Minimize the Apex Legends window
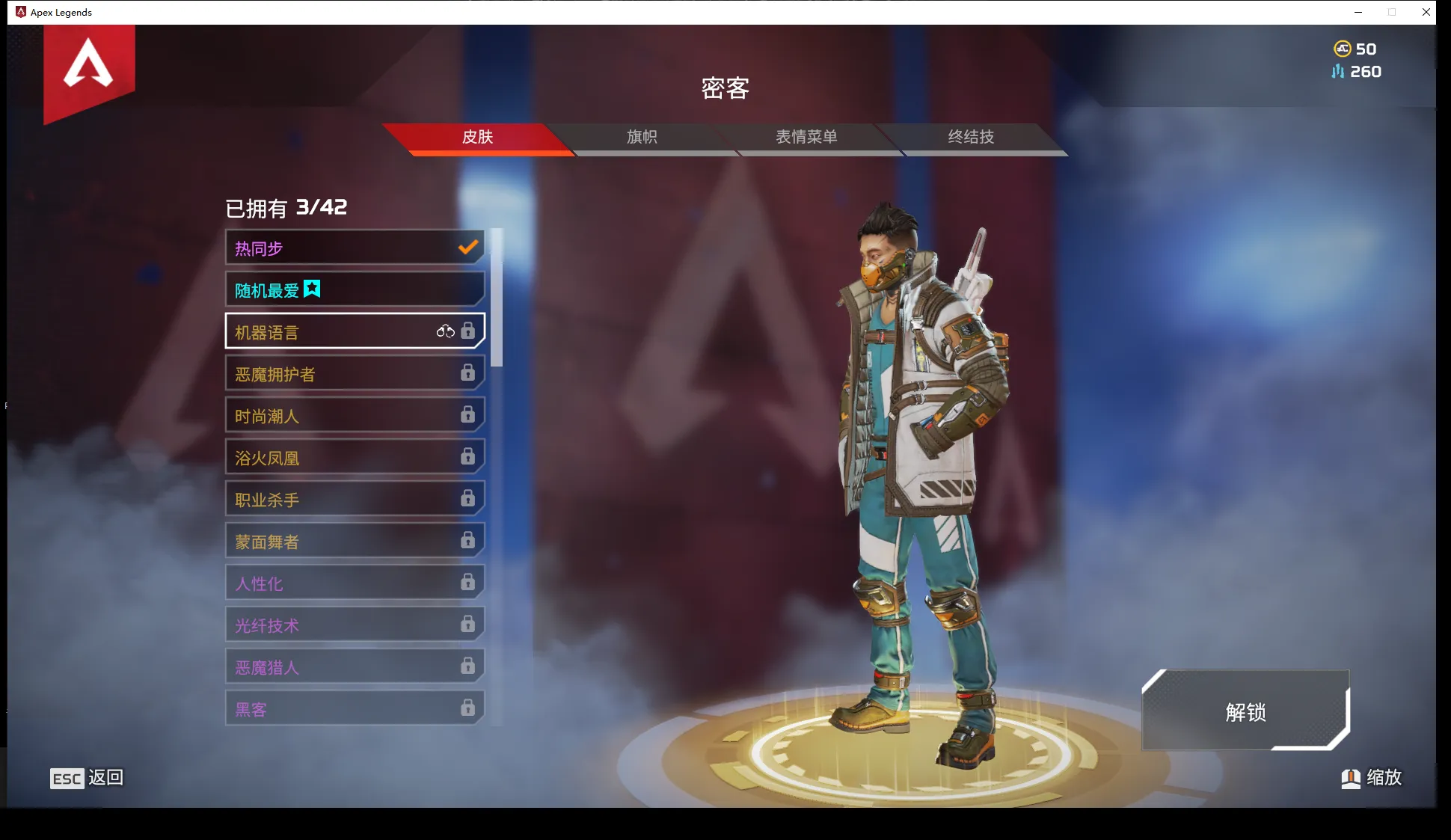The width and height of the screenshot is (1451, 840). [x=1358, y=12]
